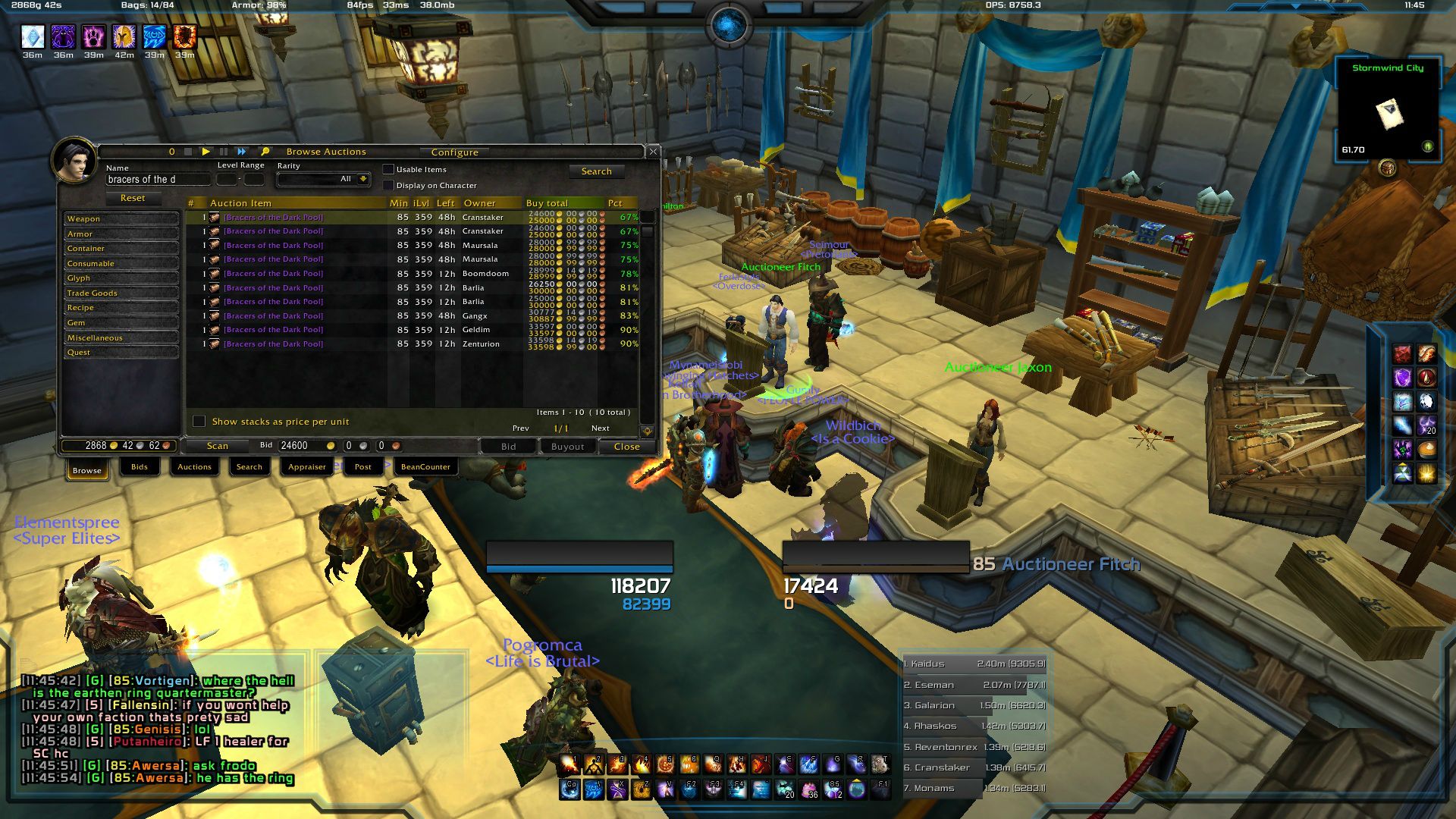Select the Weapon category
1456x819 pixels.
pos(121,219)
